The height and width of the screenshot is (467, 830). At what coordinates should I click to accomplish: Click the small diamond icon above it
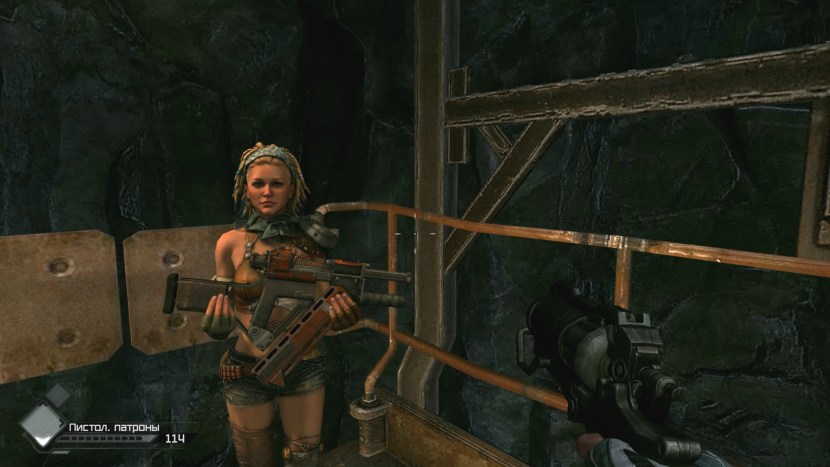[58, 395]
